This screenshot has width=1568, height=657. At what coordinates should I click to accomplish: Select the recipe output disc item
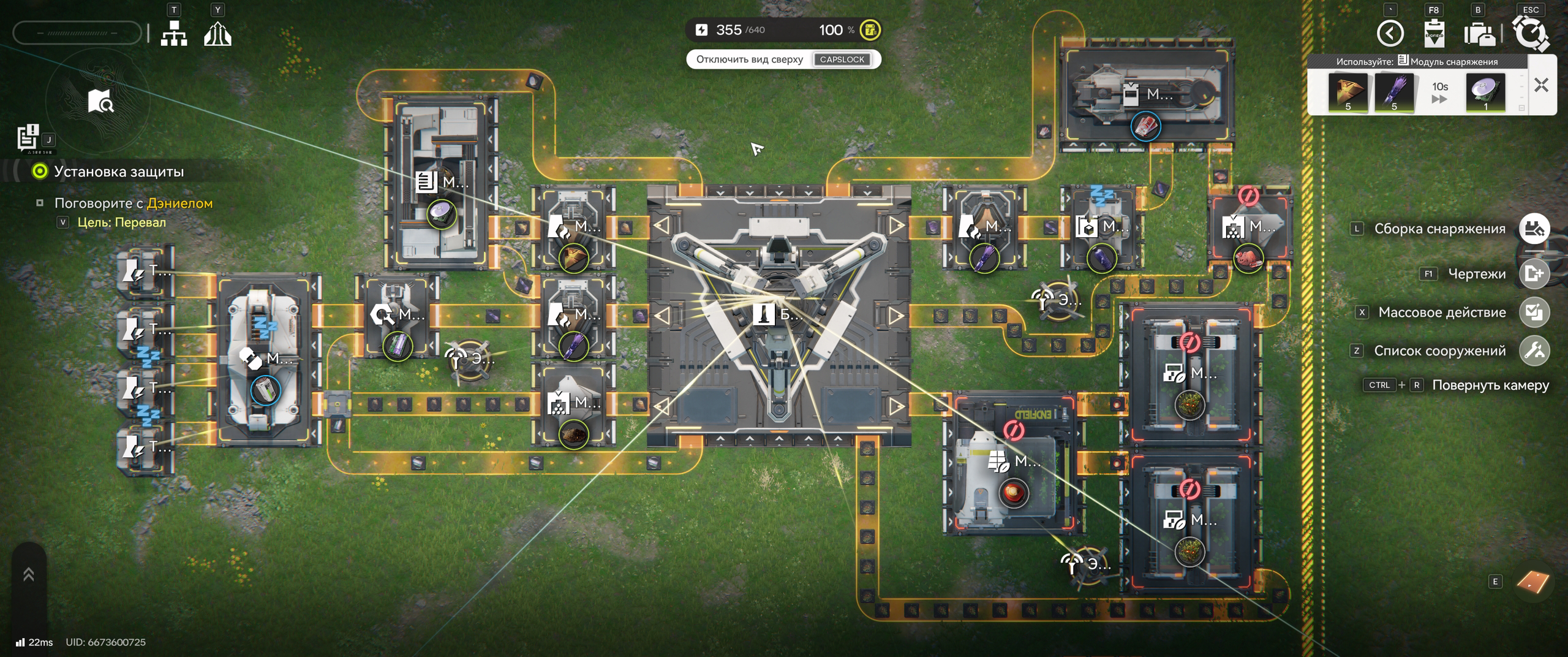pyautogui.click(x=1485, y=92)
